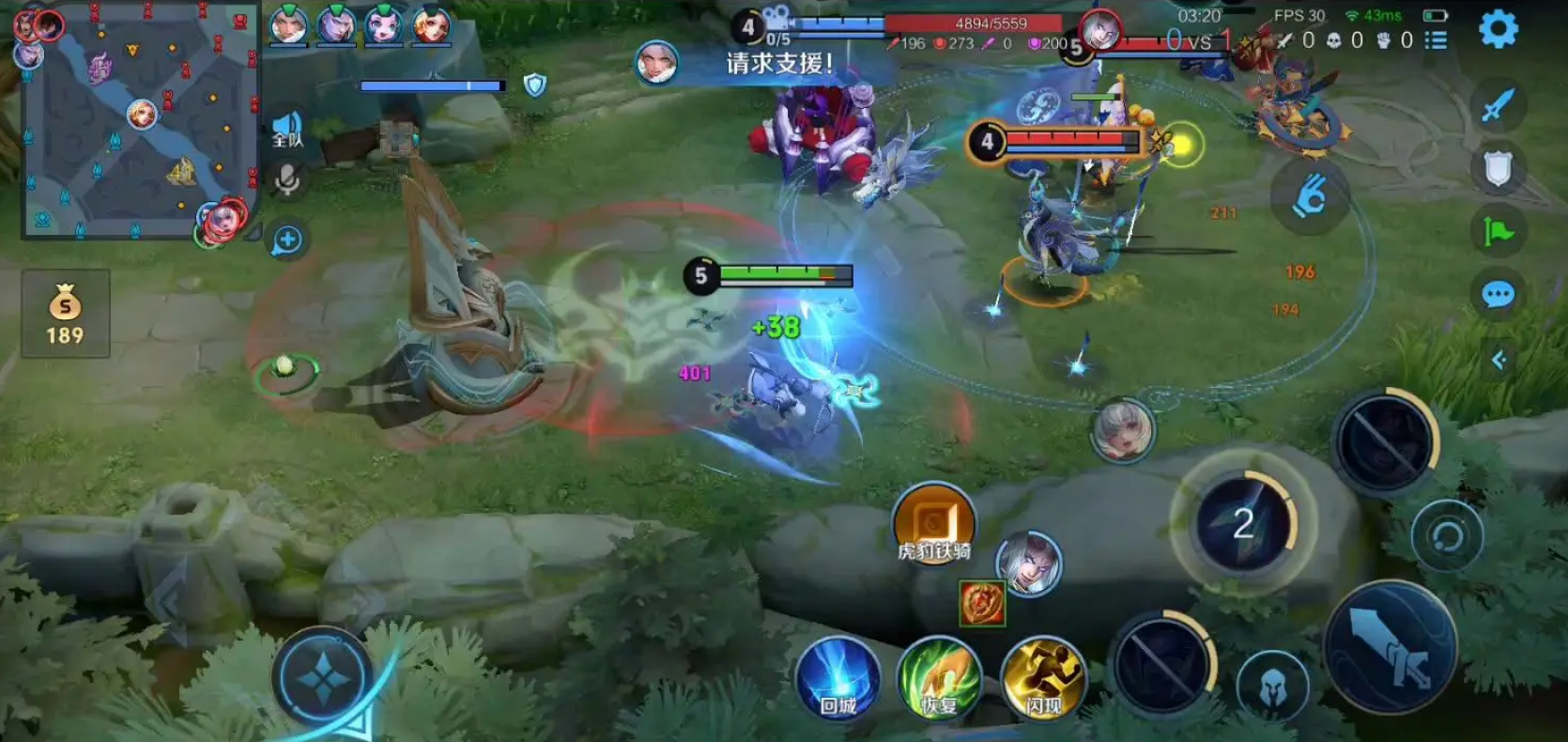Collapse the signal panel arrow
Viewport: 1568px width, 742px height.
(1499, 360)
